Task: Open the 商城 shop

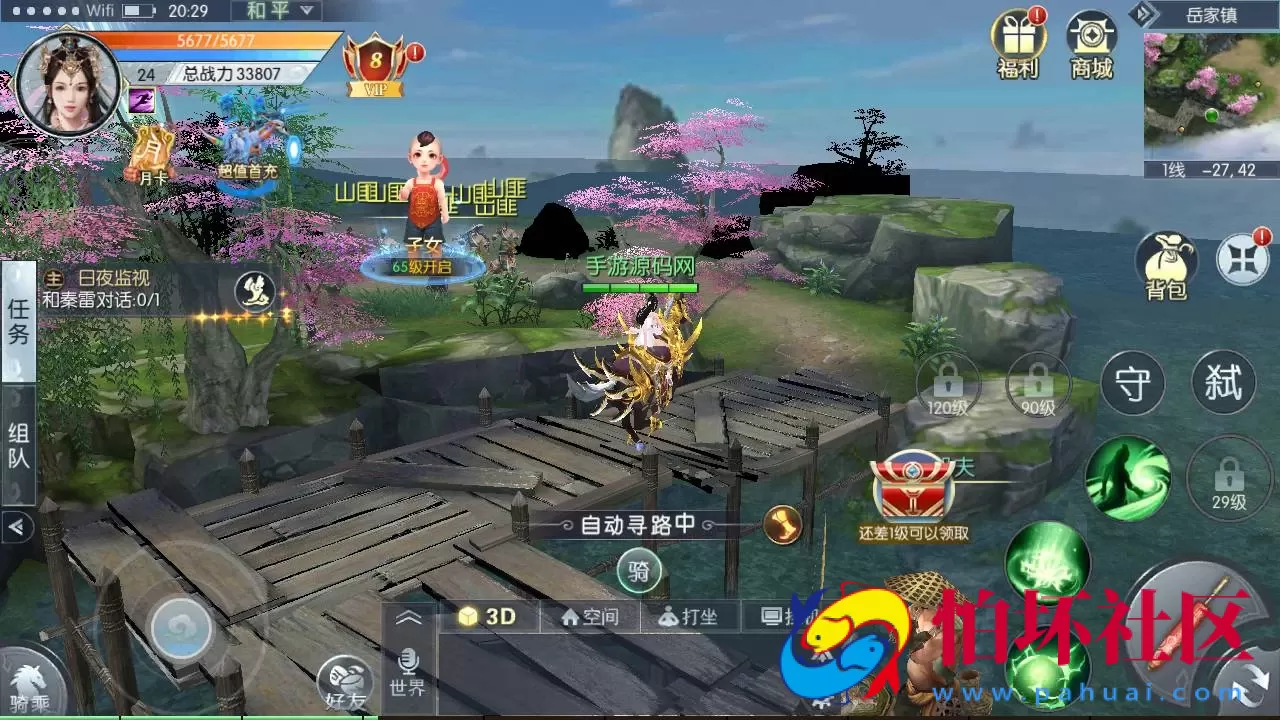Action: tap(1090, 44)
